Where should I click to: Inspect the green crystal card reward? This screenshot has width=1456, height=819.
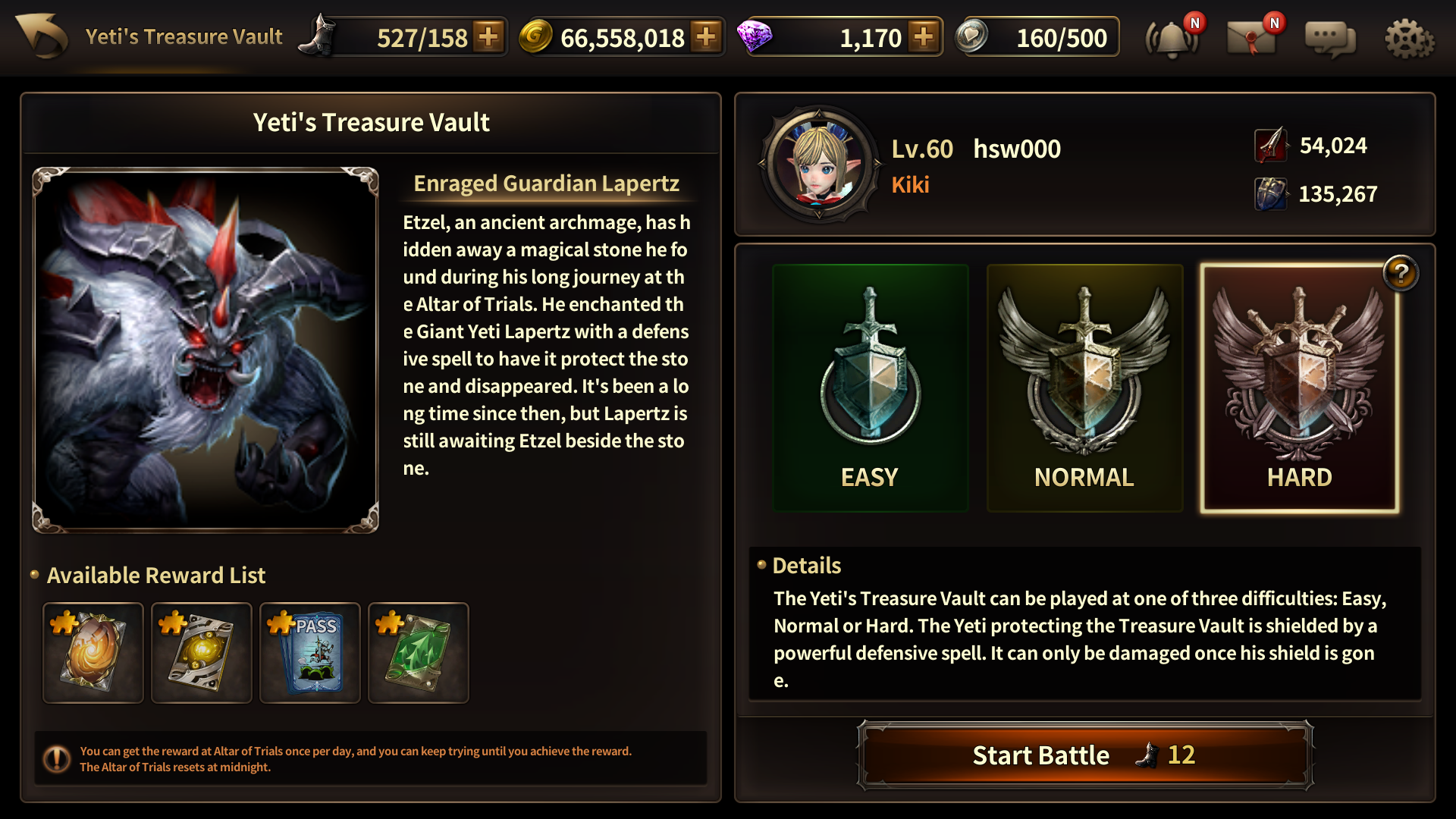coord(419,652)
